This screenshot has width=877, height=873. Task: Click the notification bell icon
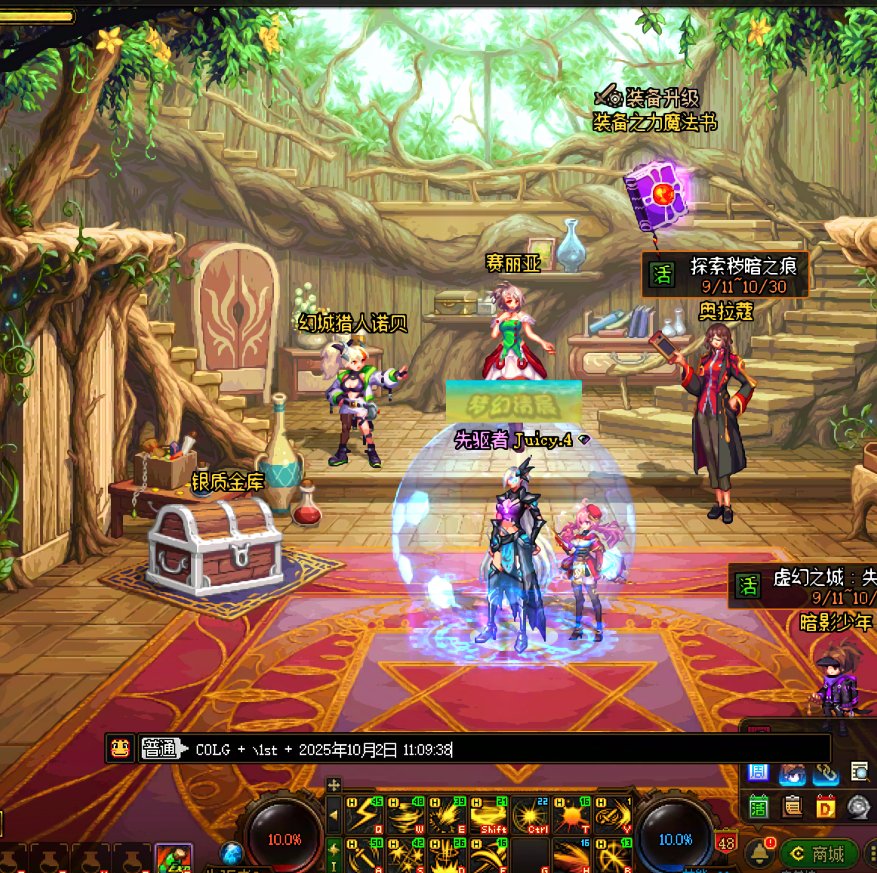(756, 853)
